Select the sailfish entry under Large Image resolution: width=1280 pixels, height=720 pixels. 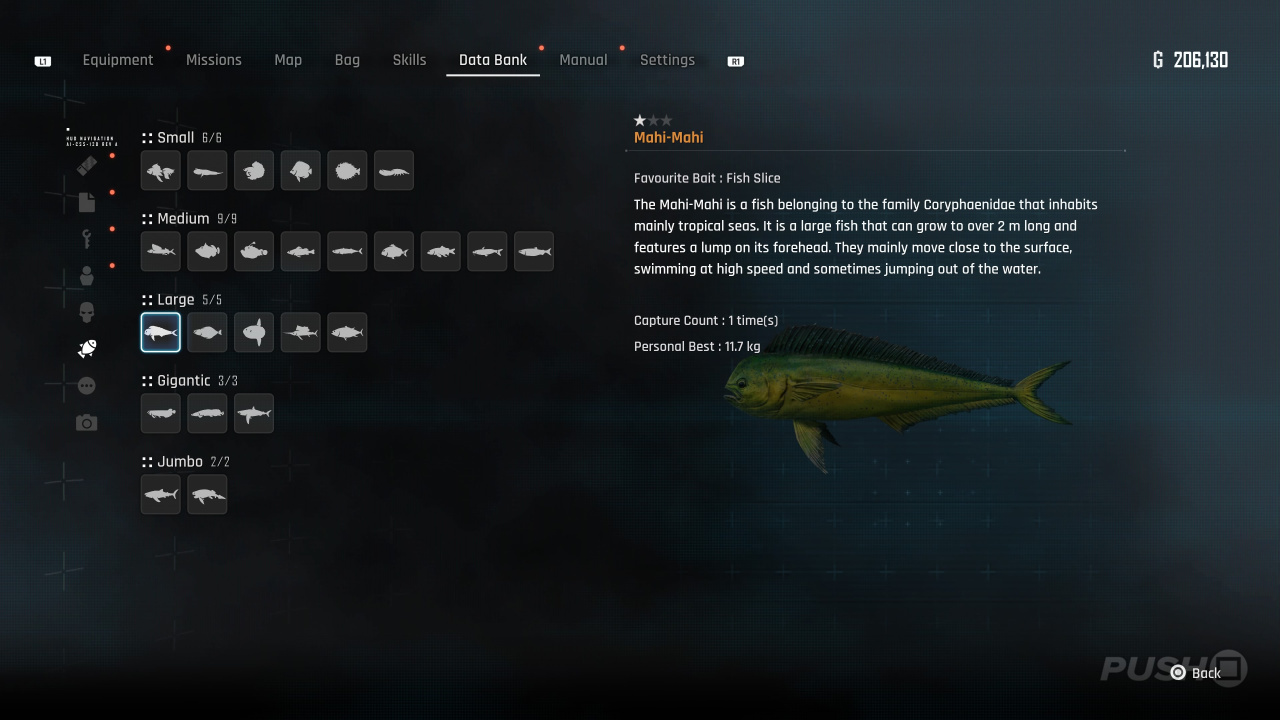[300, 333]
